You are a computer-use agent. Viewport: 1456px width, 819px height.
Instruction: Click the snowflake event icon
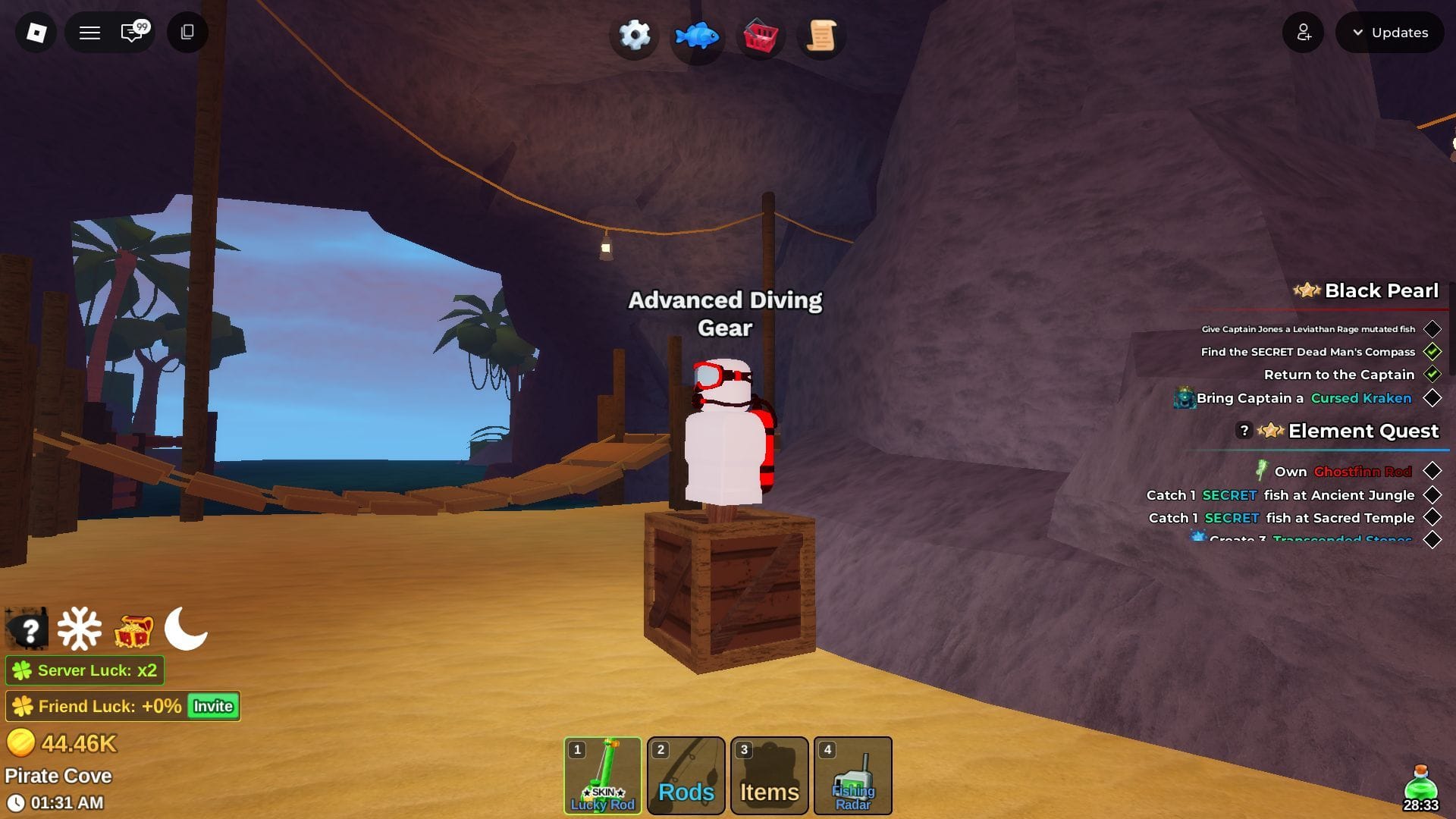click(80, 629)
